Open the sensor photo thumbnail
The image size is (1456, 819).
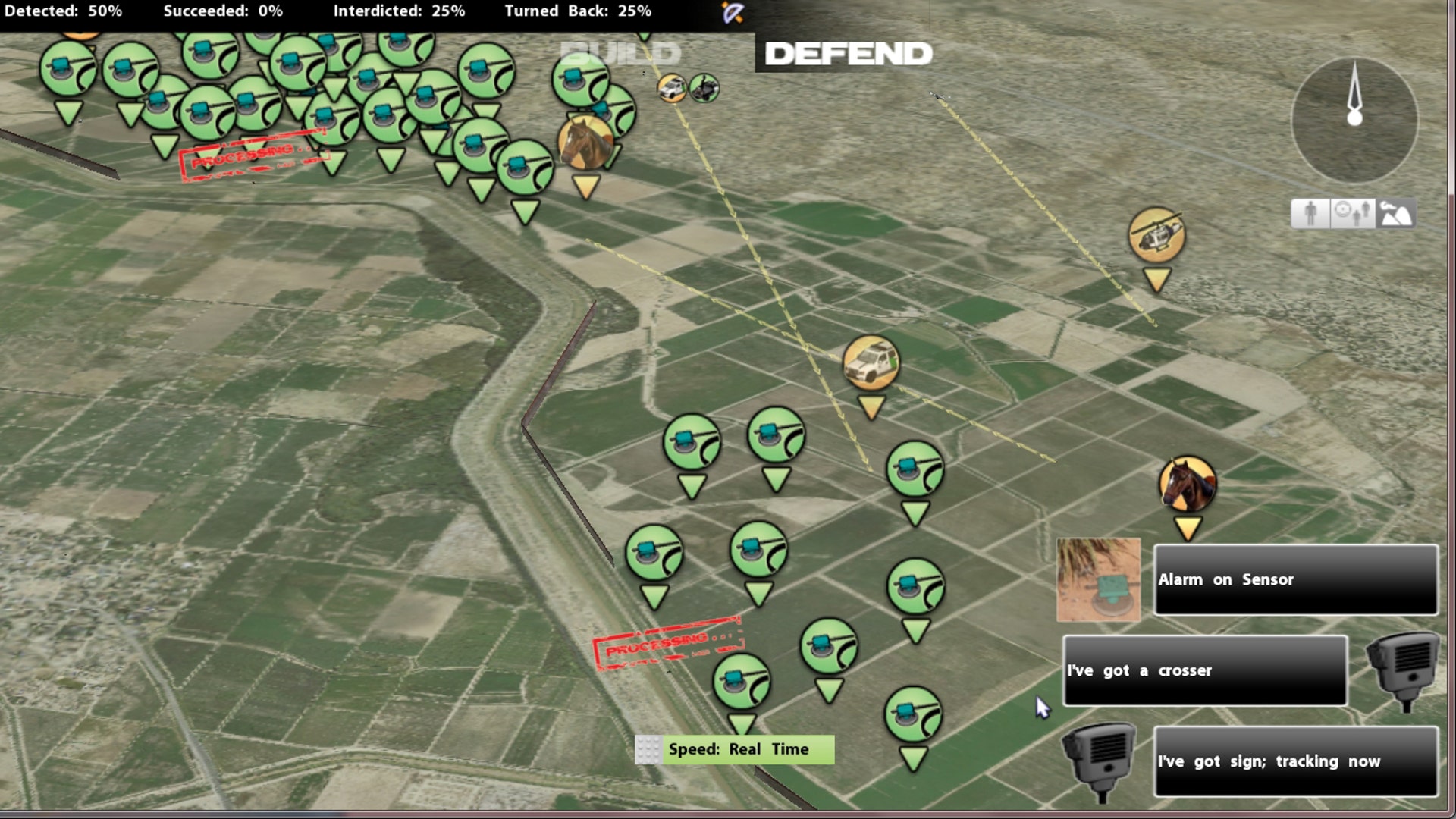[1099, 580]
